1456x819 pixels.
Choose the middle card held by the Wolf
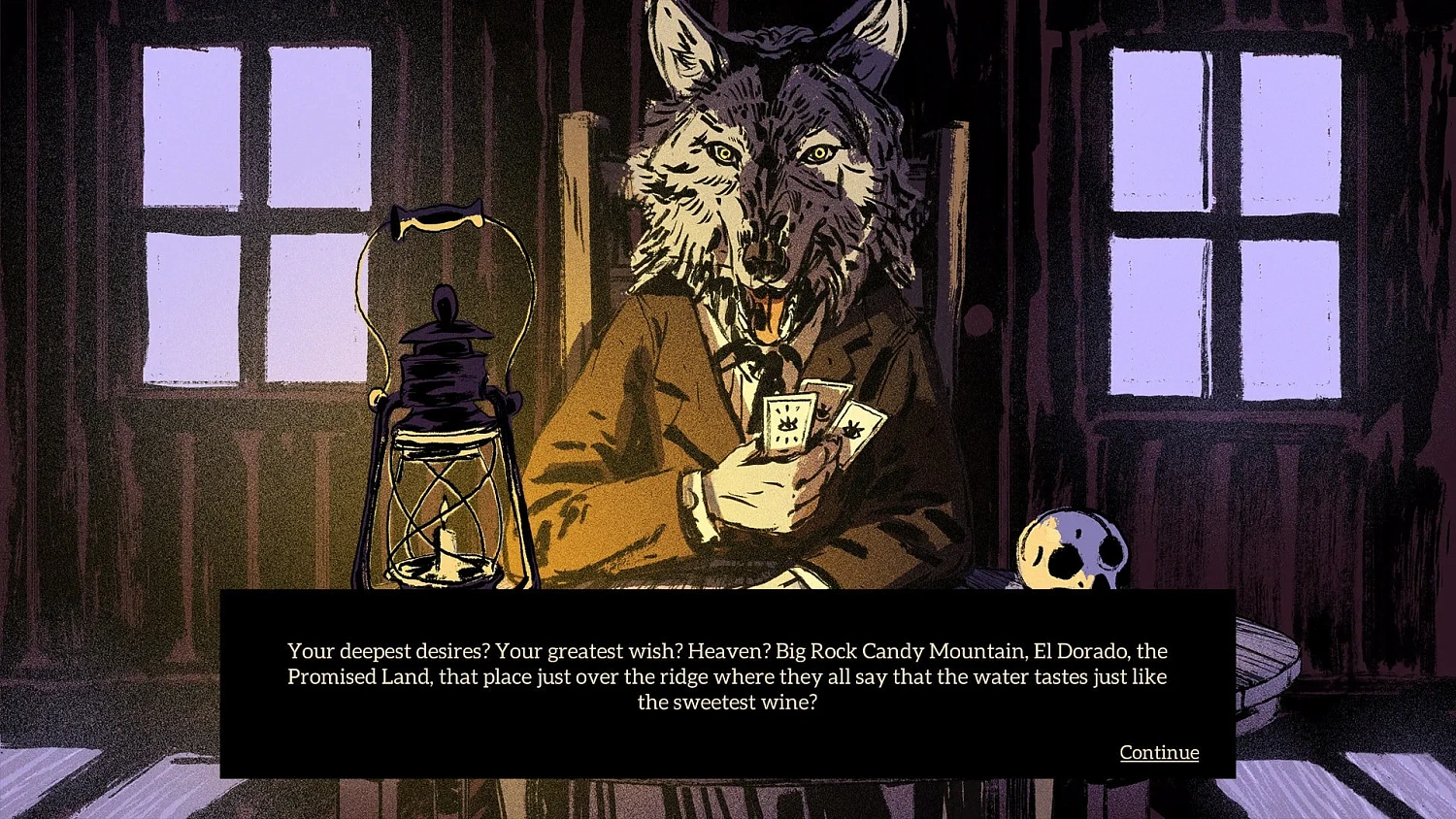click(825, 408)
